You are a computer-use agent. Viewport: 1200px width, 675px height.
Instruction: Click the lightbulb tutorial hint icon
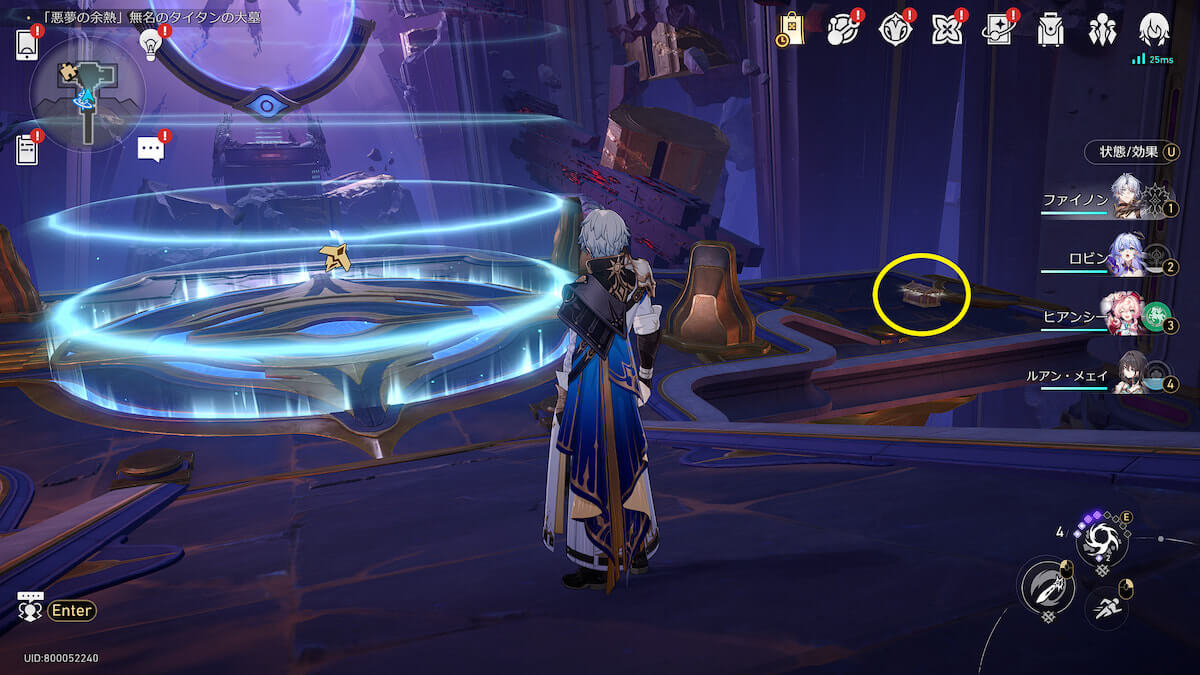point(151,44)
